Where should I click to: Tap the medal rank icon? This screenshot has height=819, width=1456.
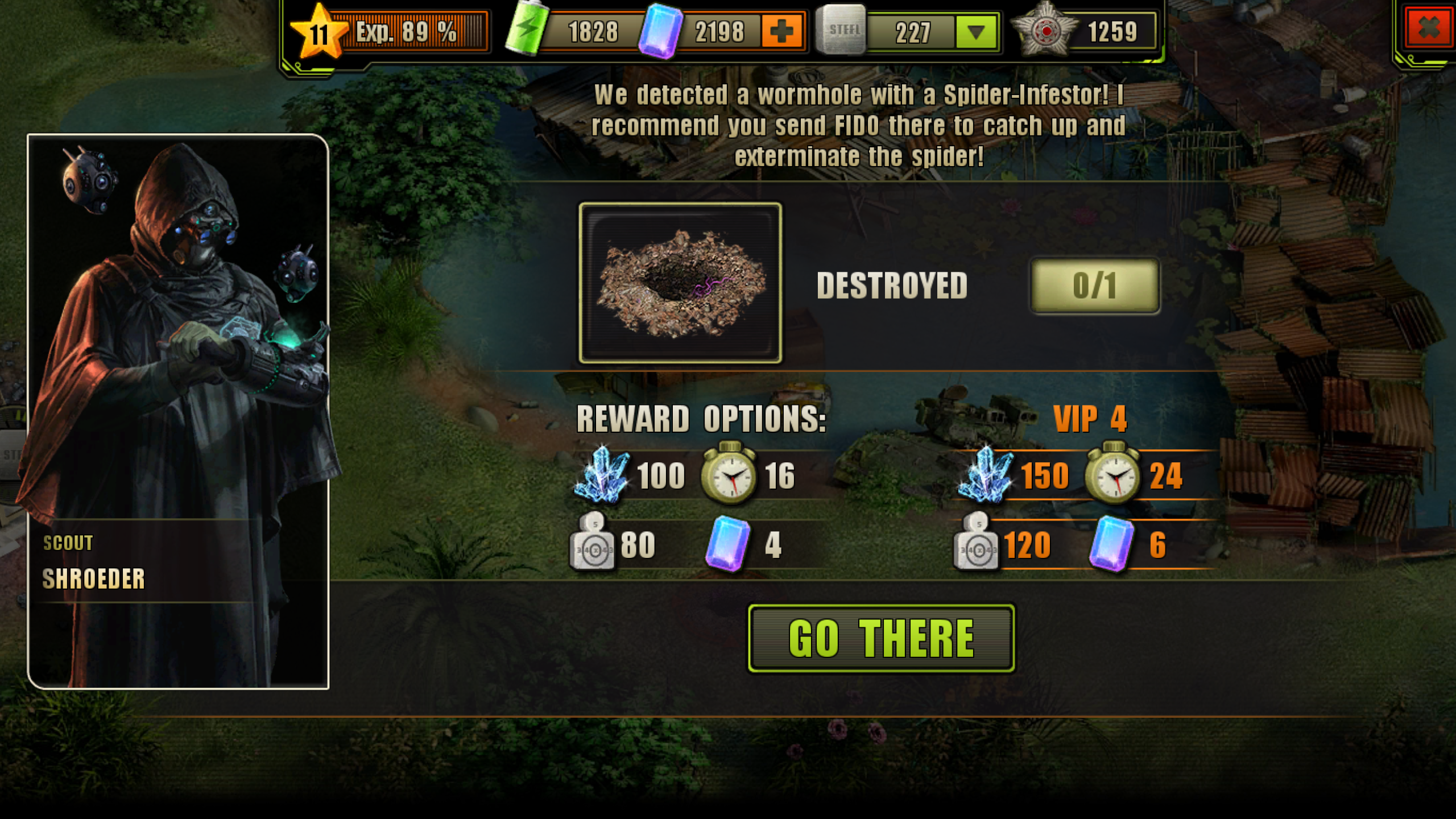coord(1045,31)
